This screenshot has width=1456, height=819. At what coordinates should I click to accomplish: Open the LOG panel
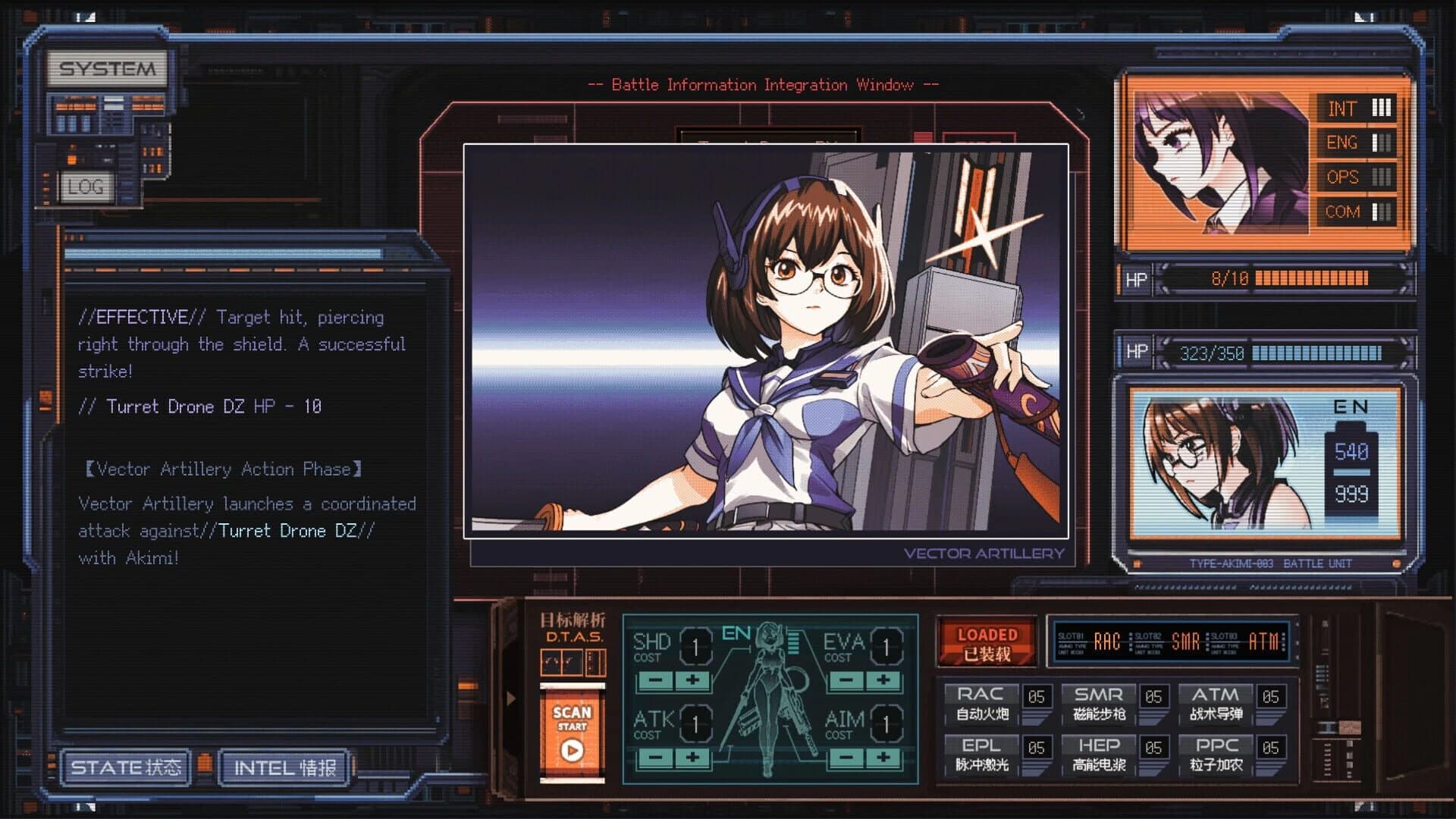(x=89, y=187)
